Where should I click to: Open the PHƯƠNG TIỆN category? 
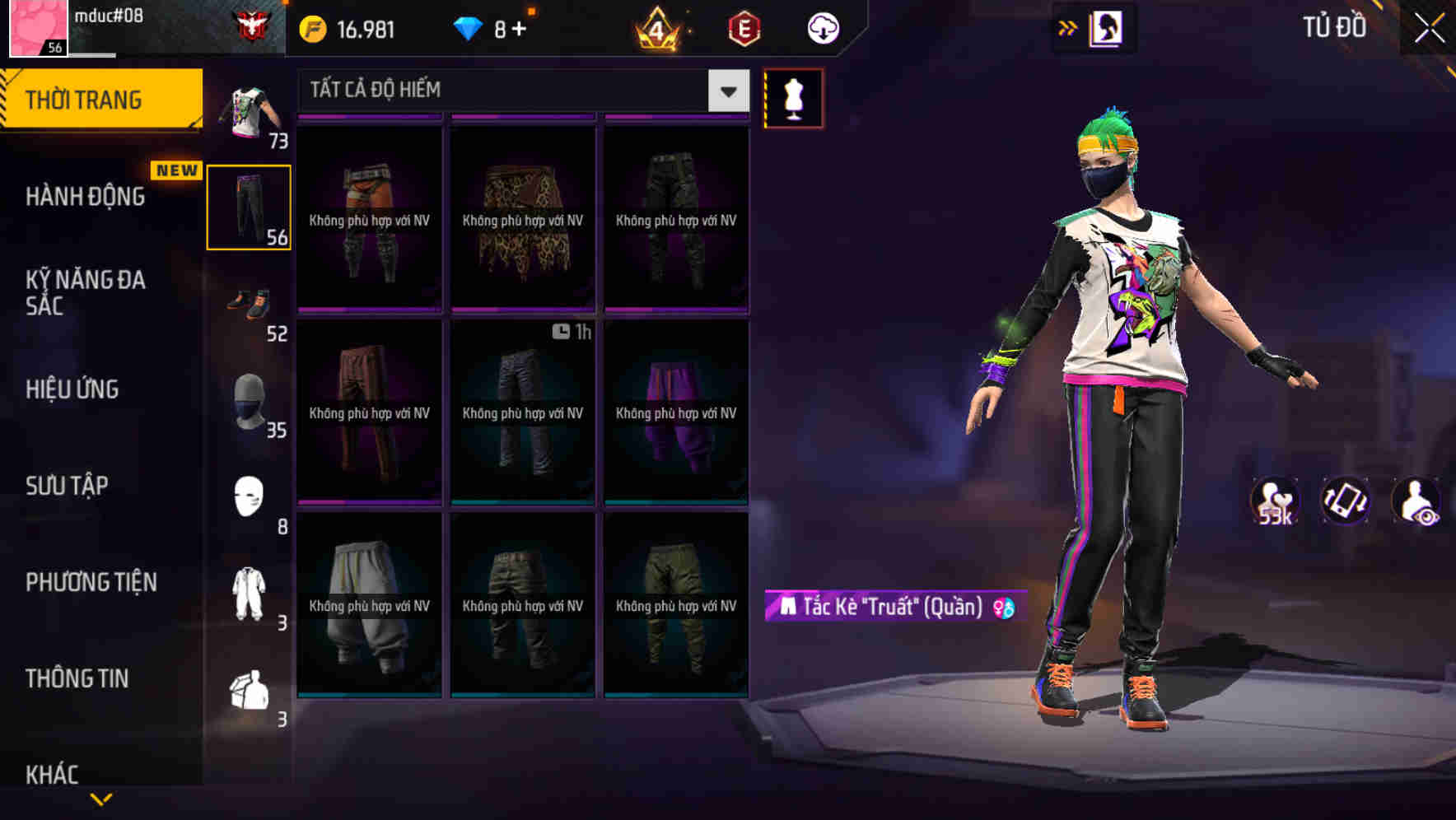tap(91, 582)
